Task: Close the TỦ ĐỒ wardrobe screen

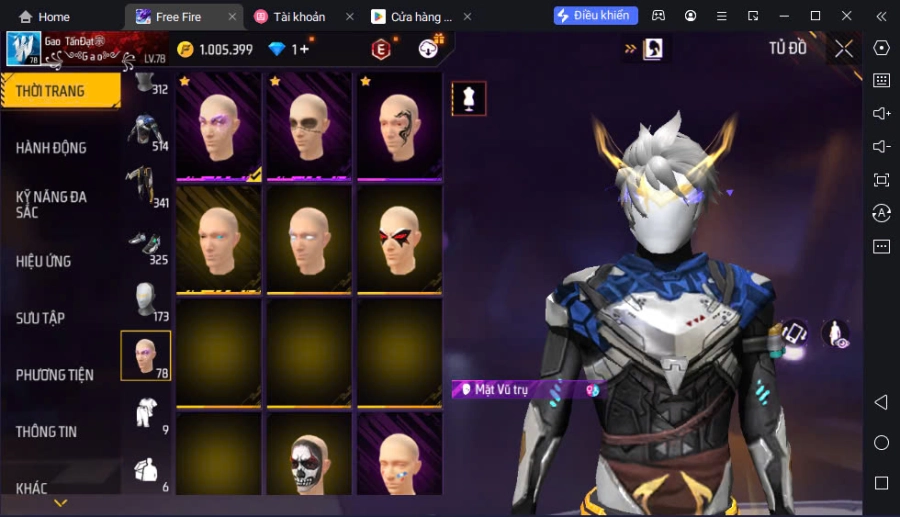Action: coord(844,49)
